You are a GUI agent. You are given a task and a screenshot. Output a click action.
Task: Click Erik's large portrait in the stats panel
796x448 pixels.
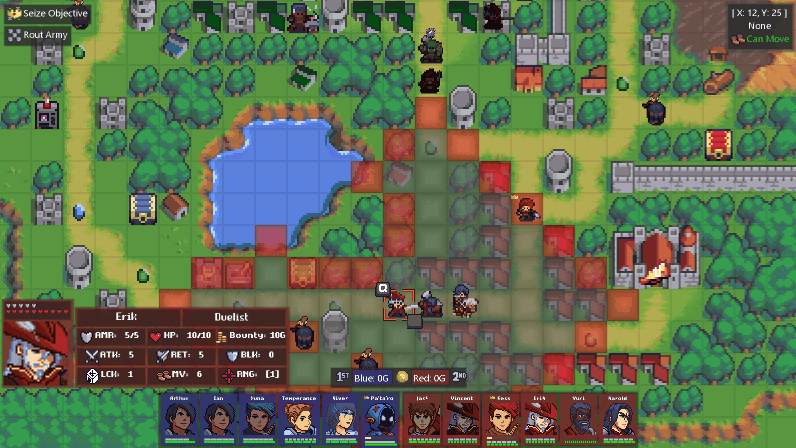point(37,350)
